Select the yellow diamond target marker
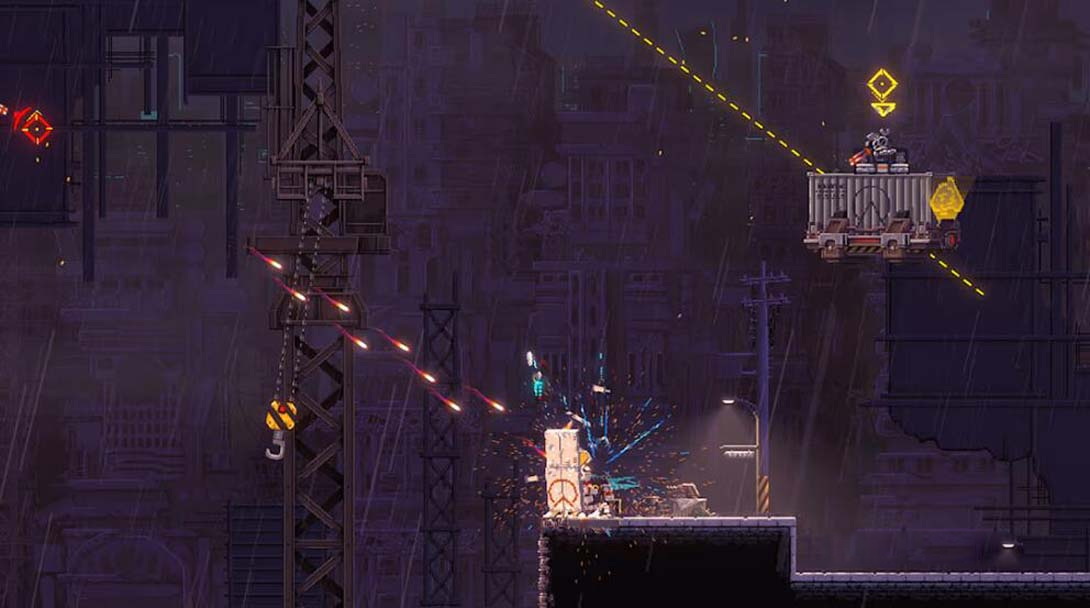The image size is (1090, 608). pyautogui.click(x=882, y=84)
